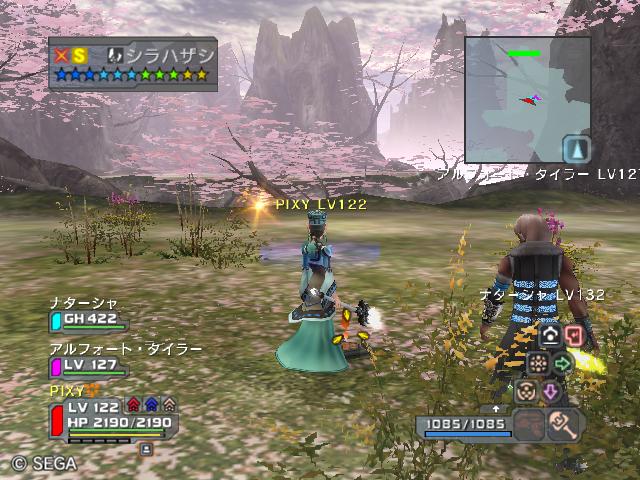Image resolution: width=640 pixels, height=480 pixels.
Task: Choose the purple down-arrow action icon
Action: (549, 391)
